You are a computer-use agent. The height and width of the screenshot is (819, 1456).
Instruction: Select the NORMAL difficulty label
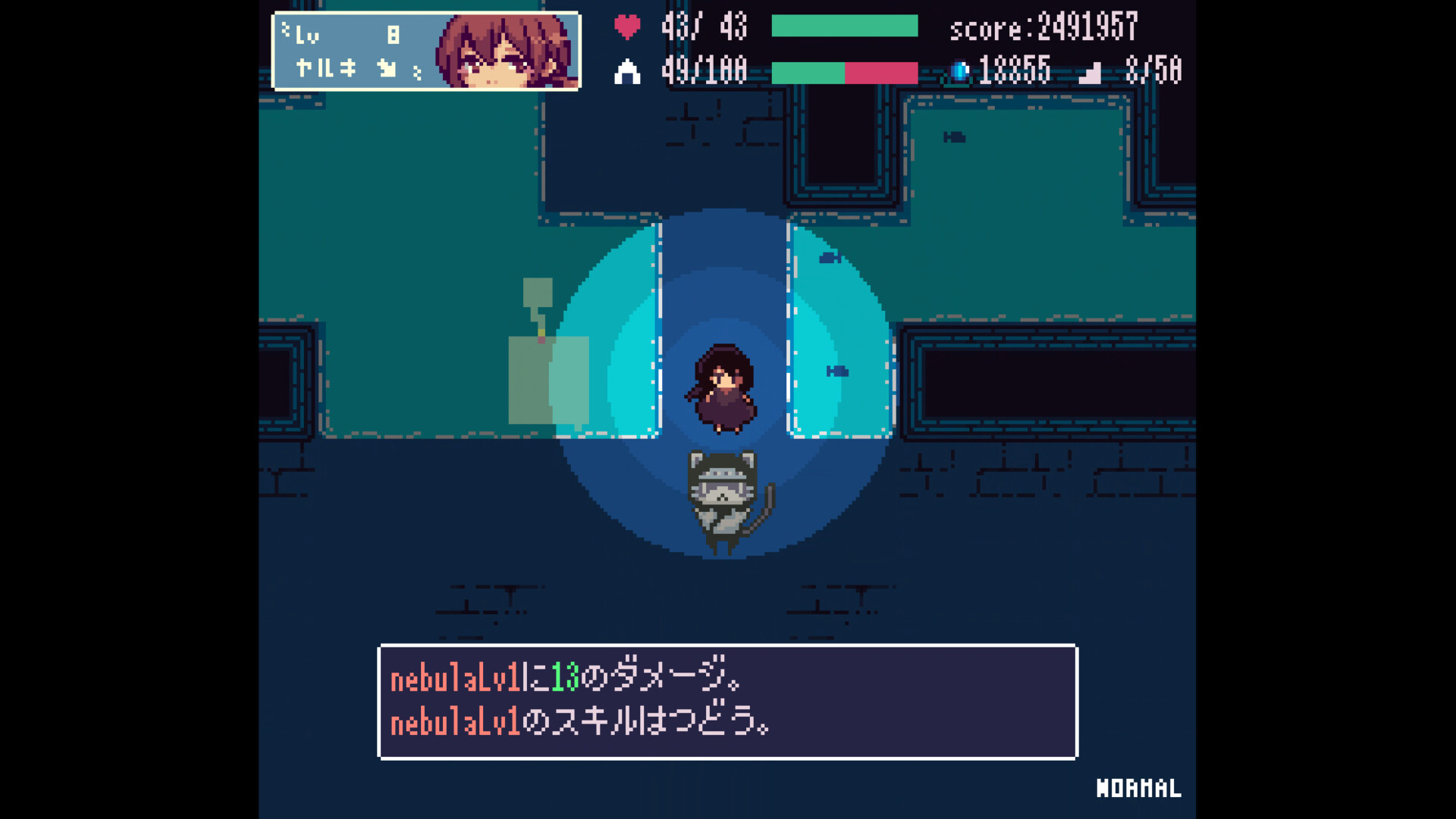click(x=1137, y=789)
